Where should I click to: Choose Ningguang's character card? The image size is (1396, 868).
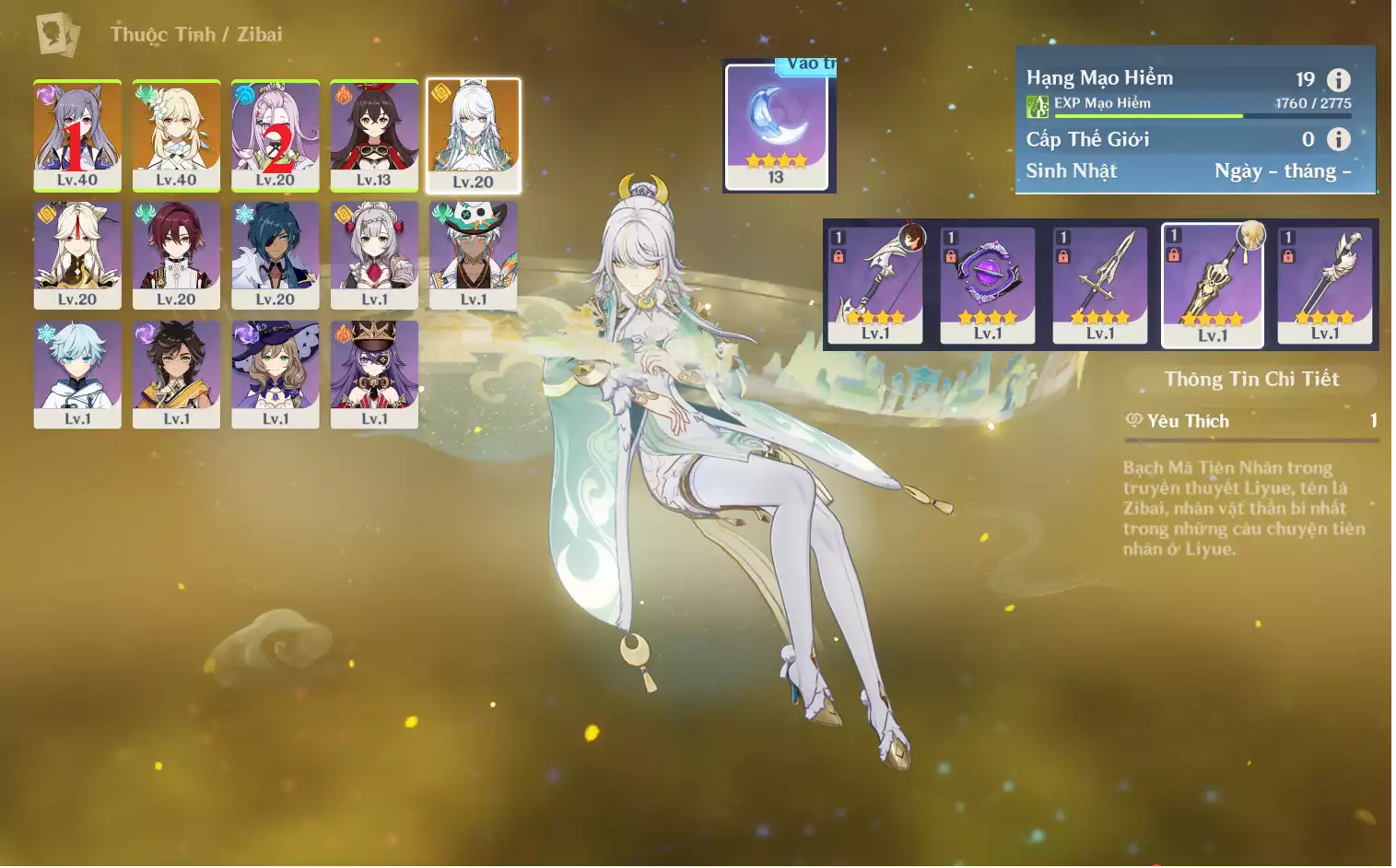[x=77, y=254]
